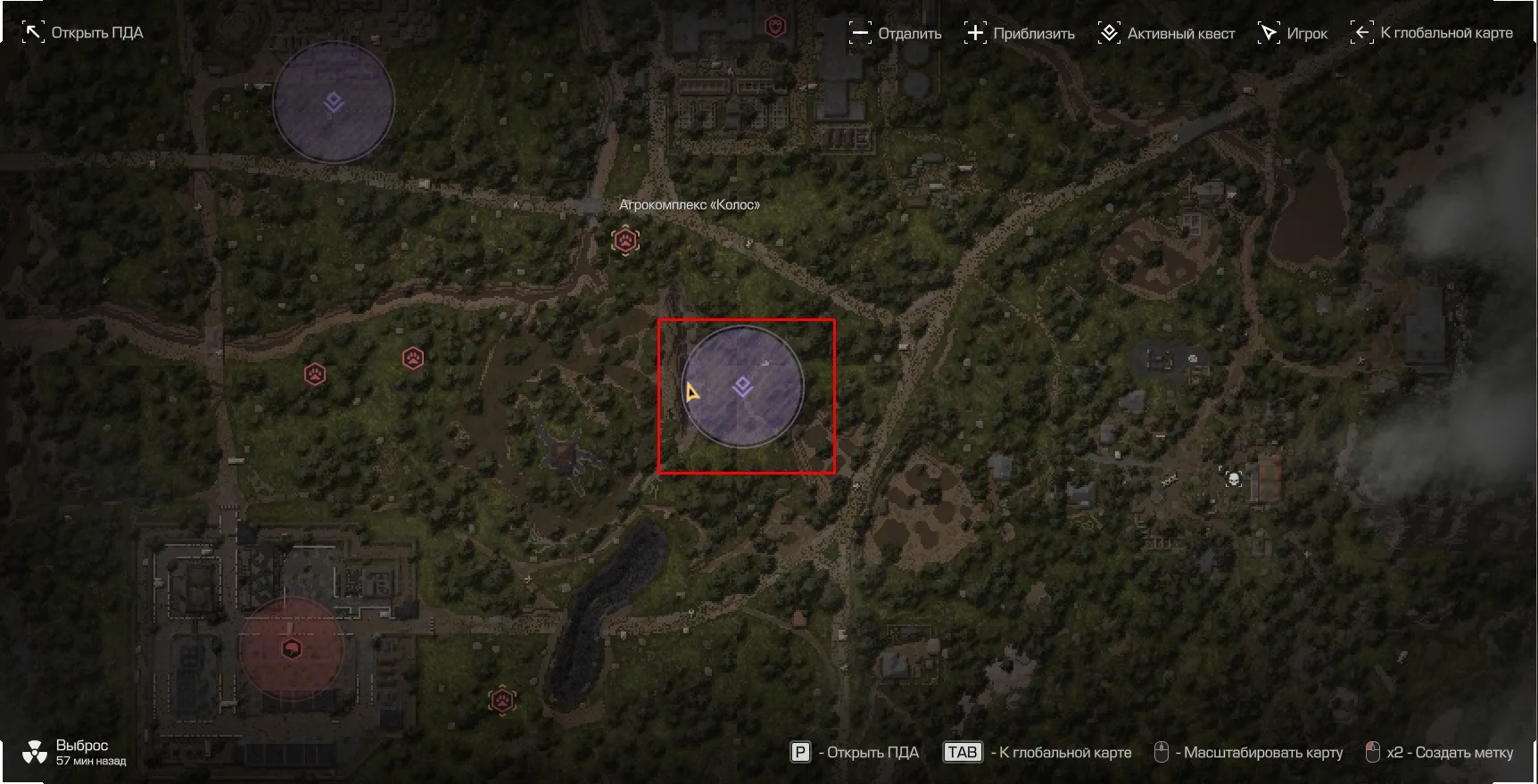The height and width of the screenshot is (784, 1538).
Task: Go to «К глобальной карте» view
Action: pyautogui.click(x=1433, y=33)
